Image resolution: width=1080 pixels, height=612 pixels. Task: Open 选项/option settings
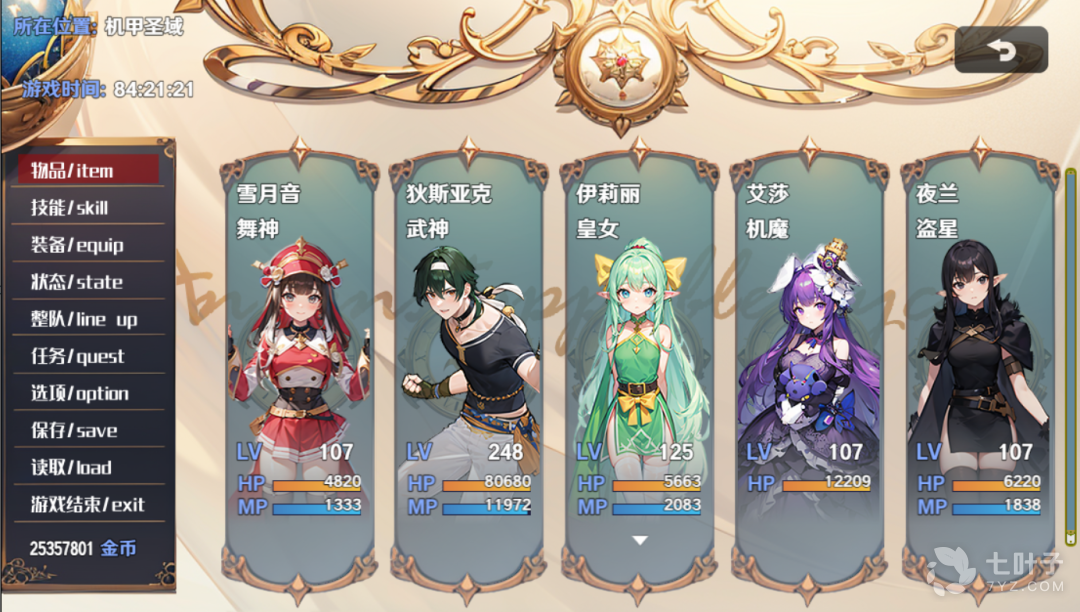click(88, 393)
